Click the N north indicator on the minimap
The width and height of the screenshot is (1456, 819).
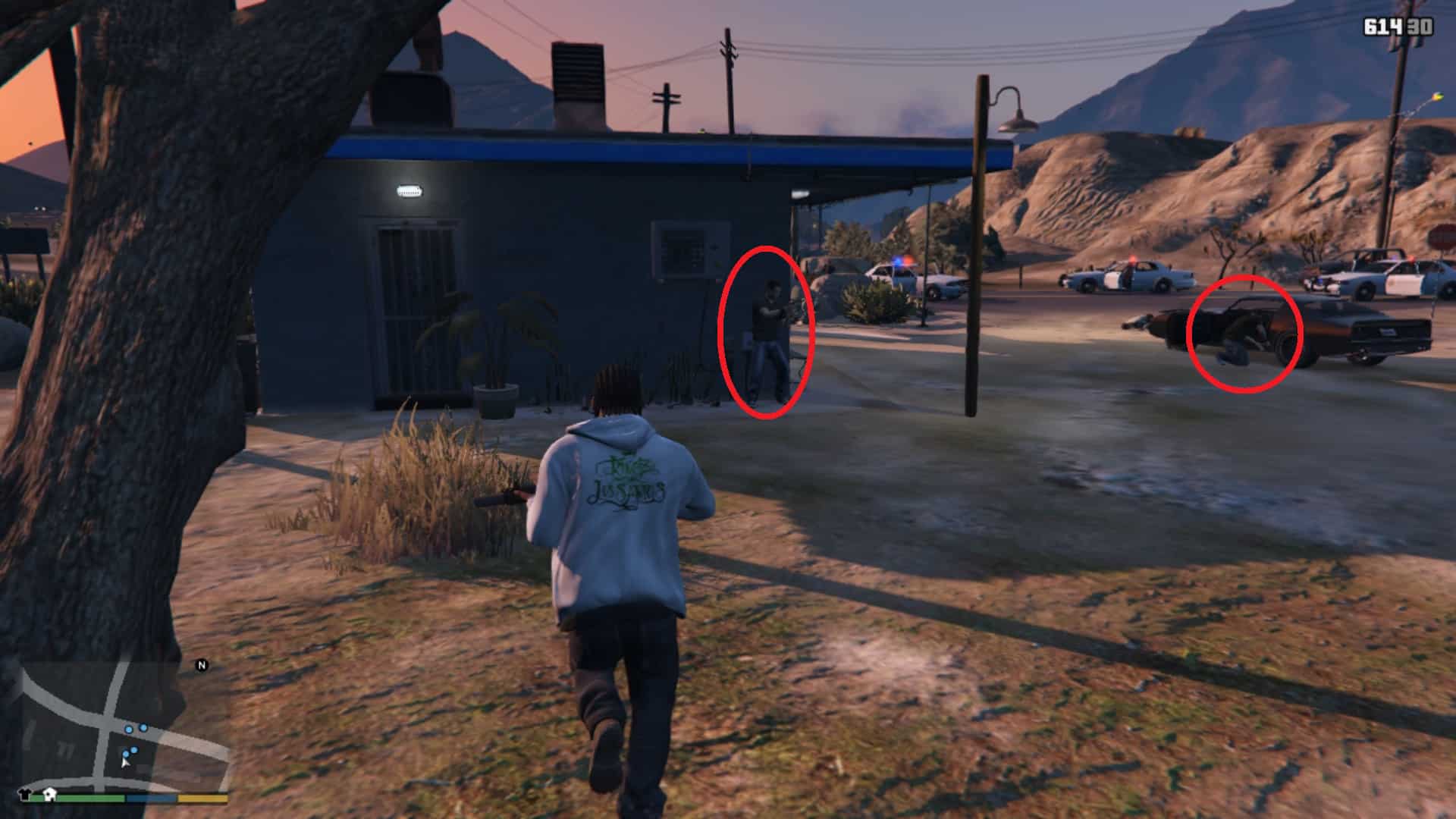[x=201, y=665]
